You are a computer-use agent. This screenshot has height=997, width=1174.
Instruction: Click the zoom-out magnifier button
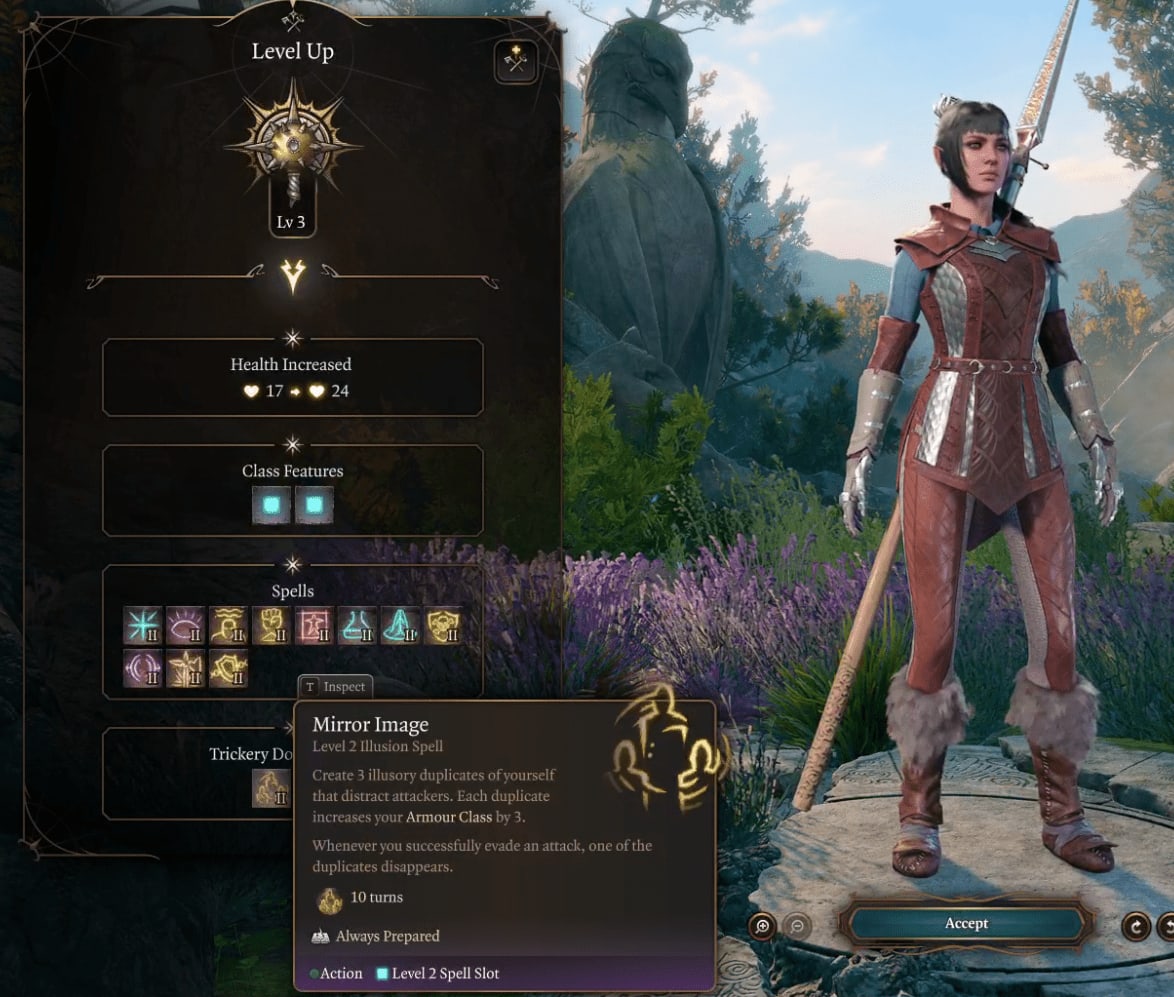coord(796,926)
